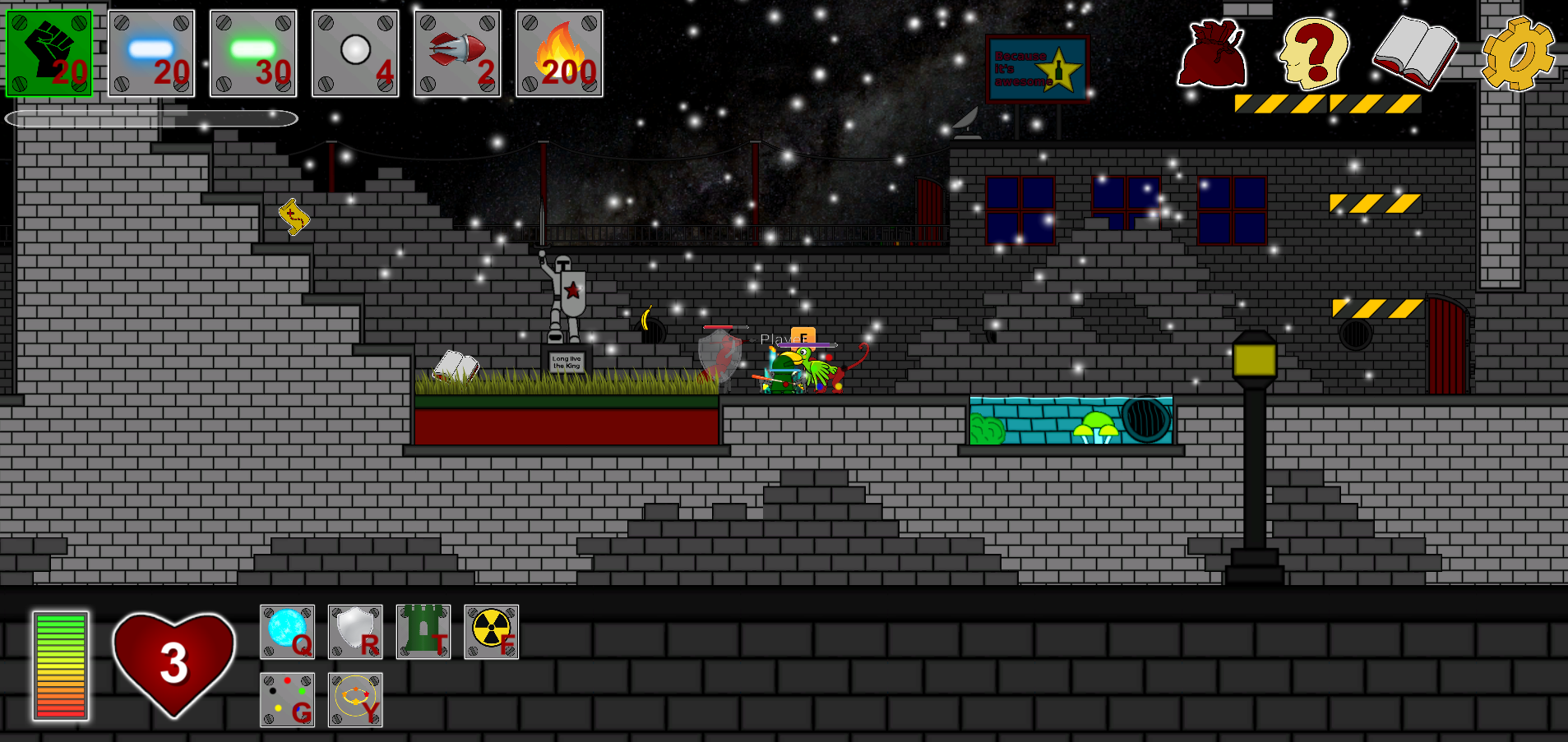Activate the cyan orb Q ability
This screenshot has height=742, width=1568.
[x=287, y=632]
